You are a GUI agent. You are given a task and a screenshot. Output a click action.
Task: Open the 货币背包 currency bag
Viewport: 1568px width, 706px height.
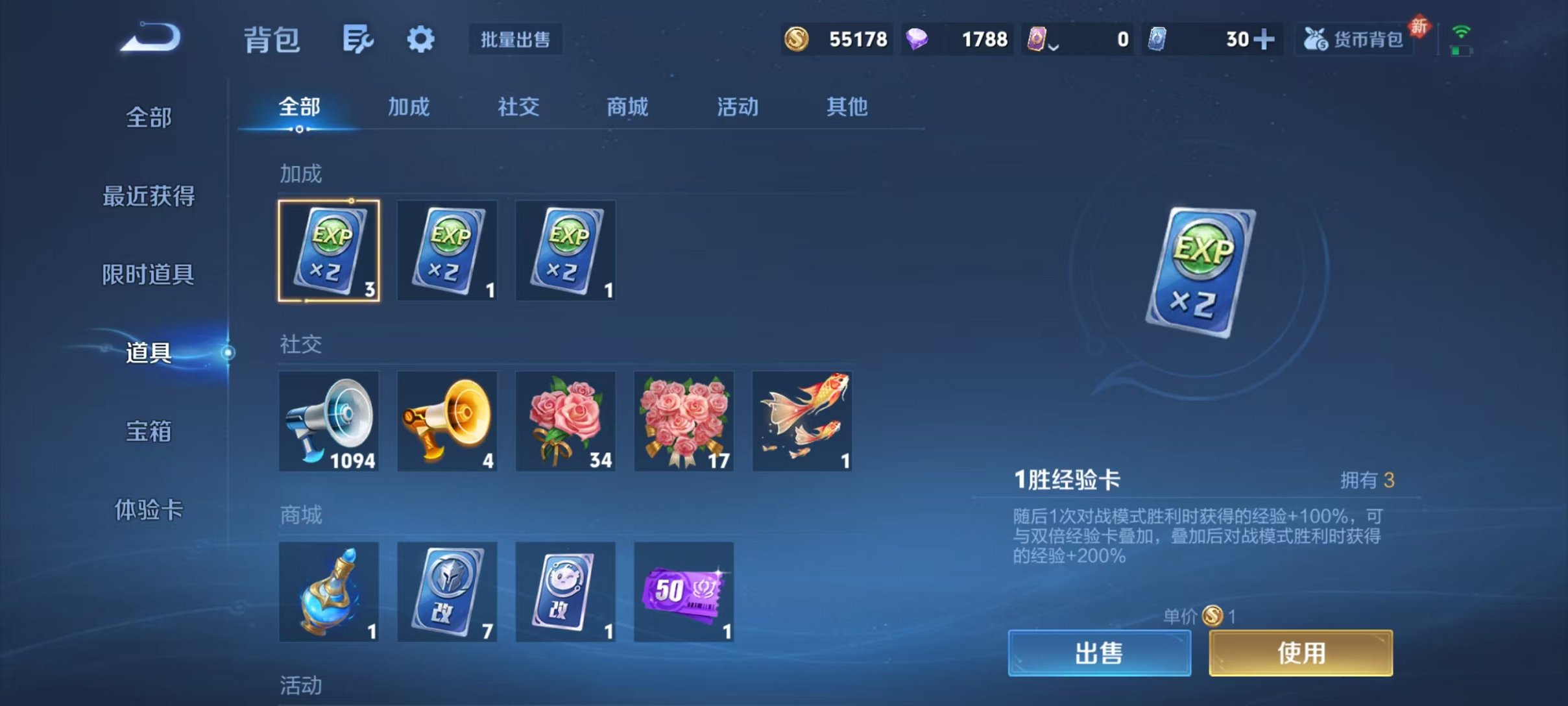[1354, 39]
